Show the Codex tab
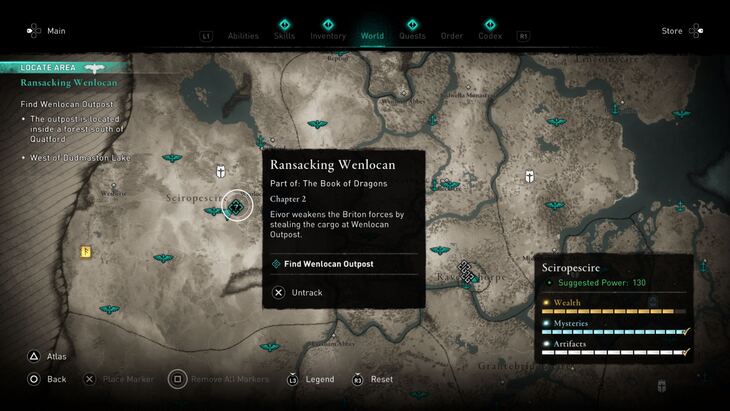Image resolution: width=730 pixels, height=411 pixels. pyautogui.click(x=490, y=36)
